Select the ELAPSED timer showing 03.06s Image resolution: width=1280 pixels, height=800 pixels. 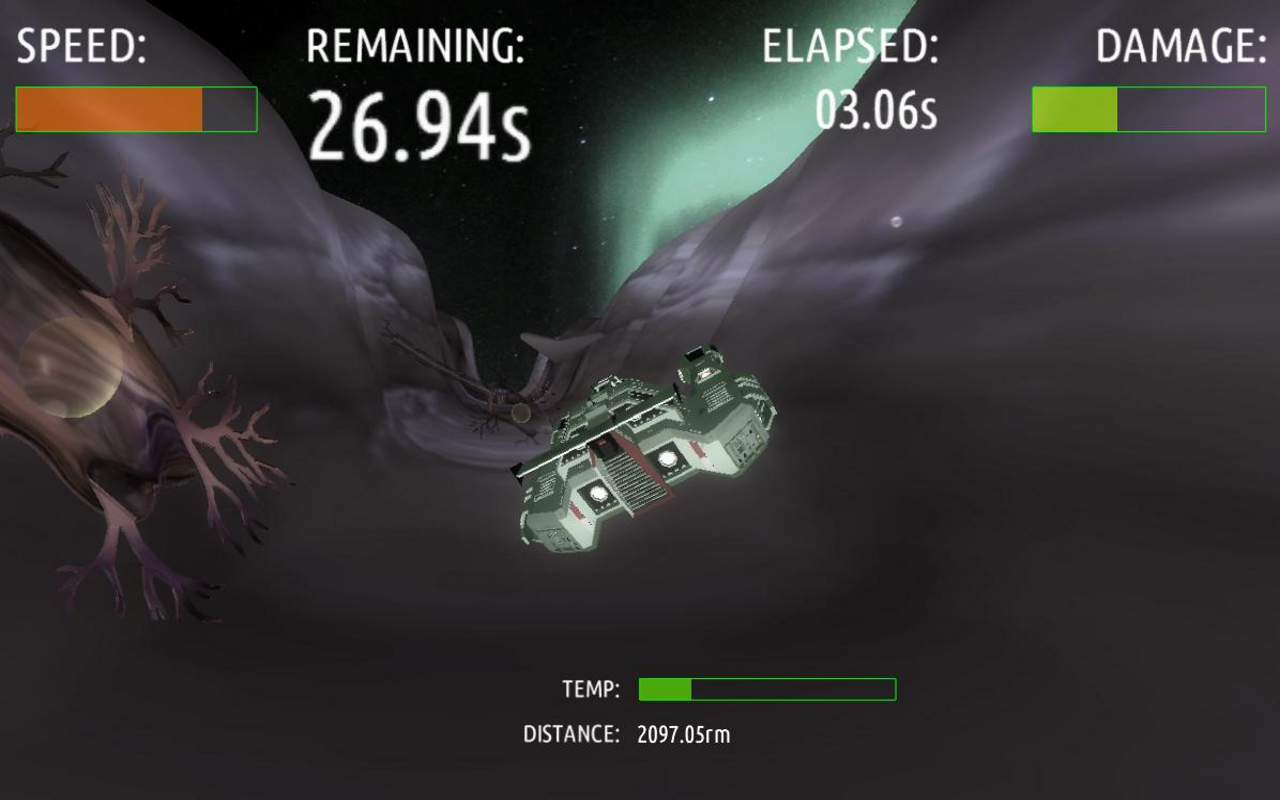pyautogui.click(x=875, y=112)
